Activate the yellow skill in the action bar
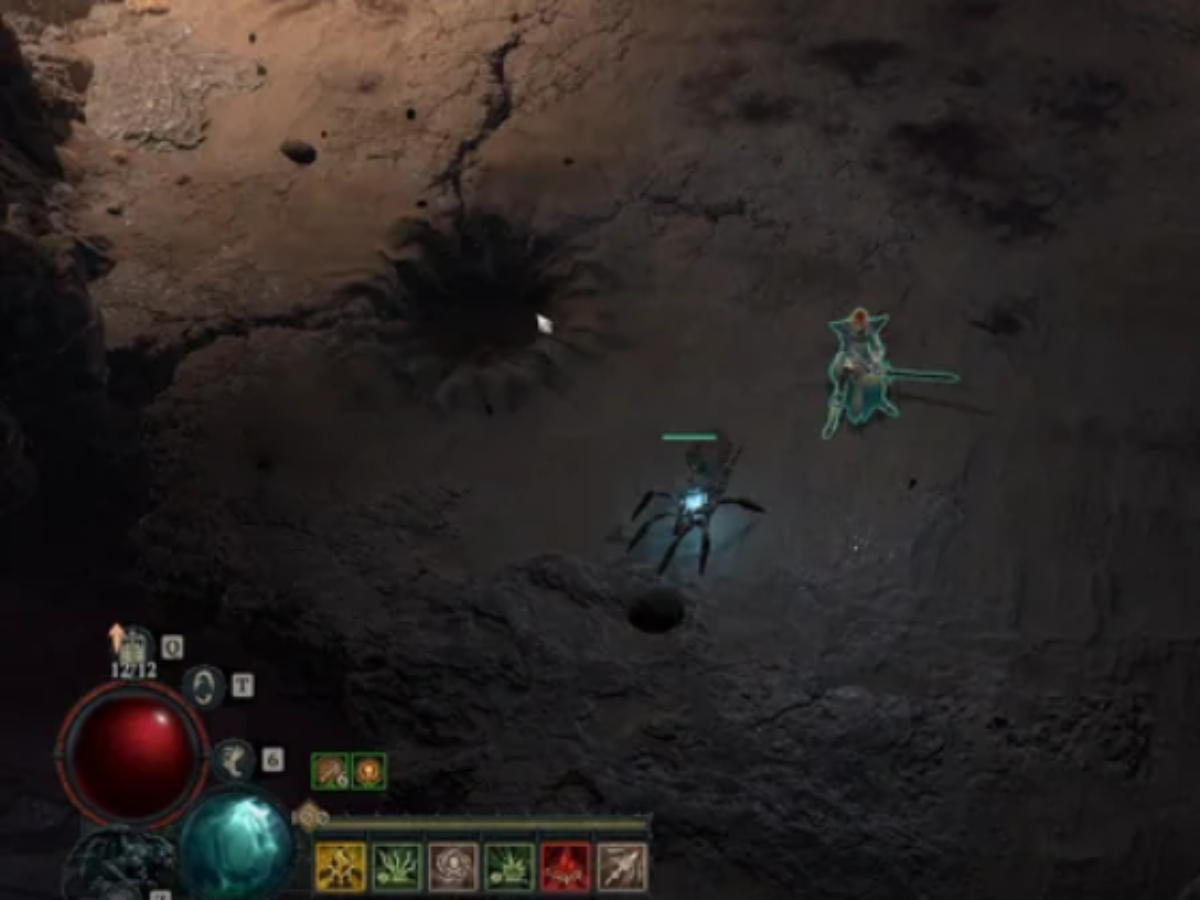This screenshot has height=900, width=1200. (x=340, y=866)
